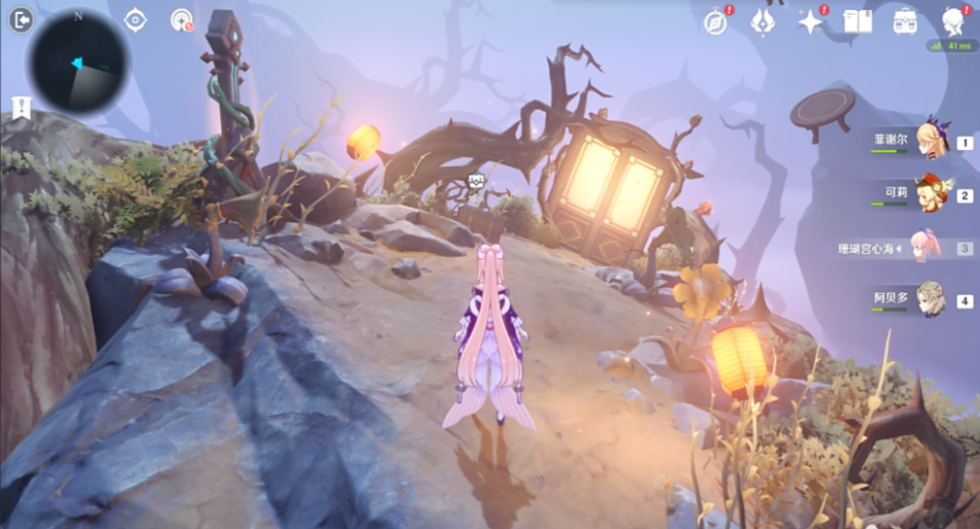Open the map via the minimap
Screen dimensions: 980x529
click(x=78, y=62)
